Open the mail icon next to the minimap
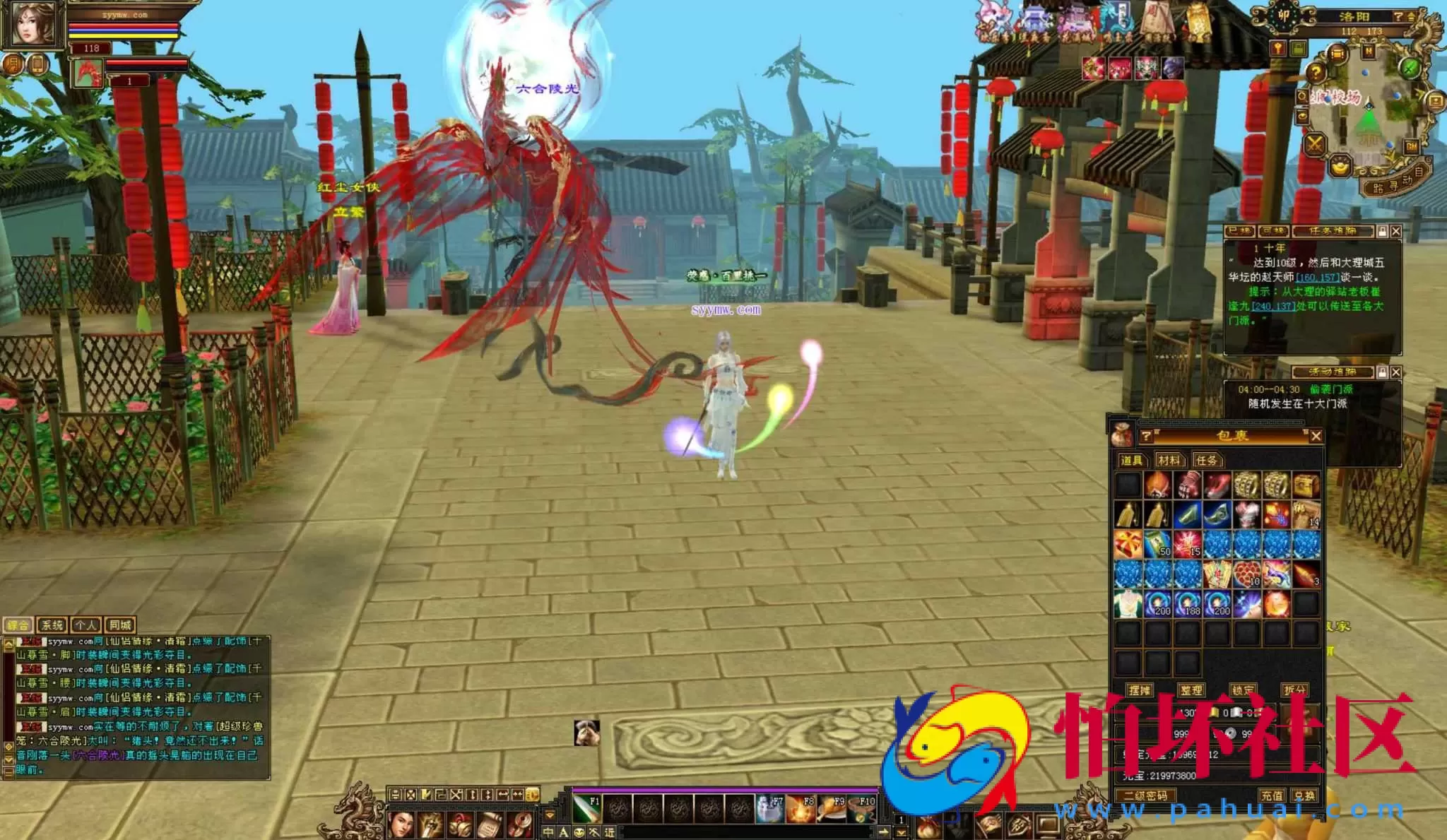Screen dimensions: 1447x840 [1436, 100]
